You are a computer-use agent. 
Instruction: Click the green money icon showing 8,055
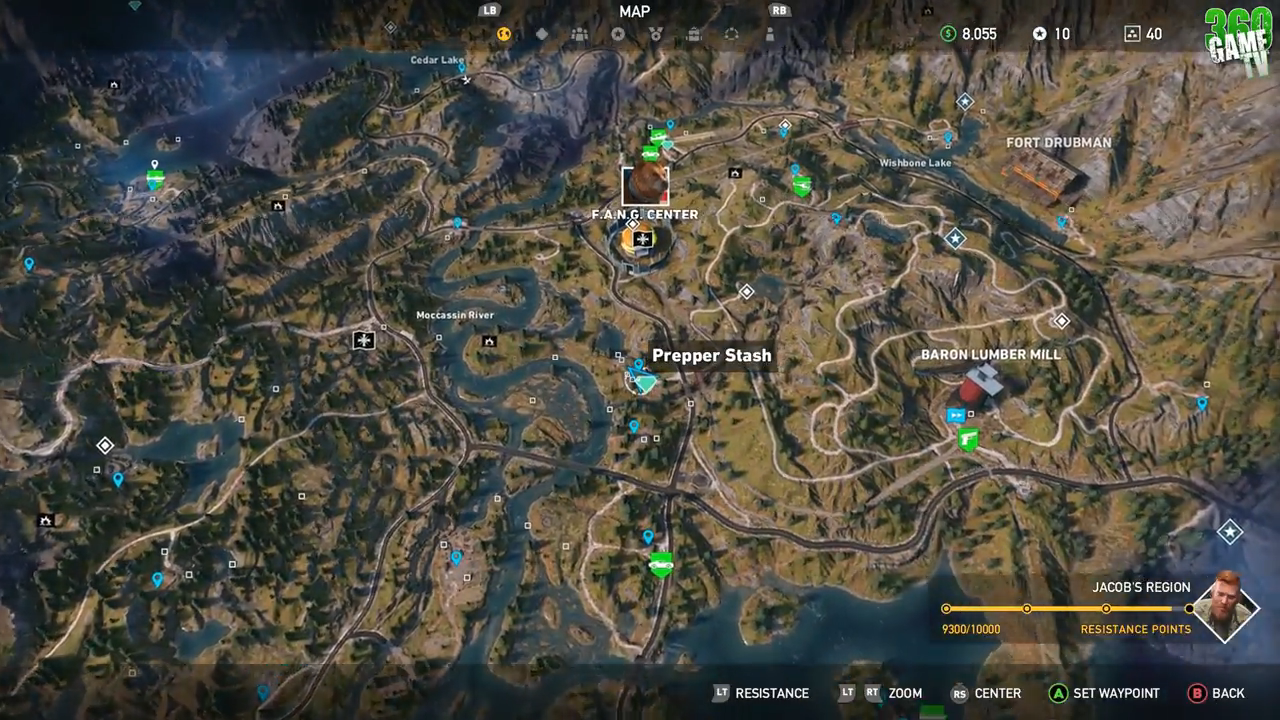[948, 33]
